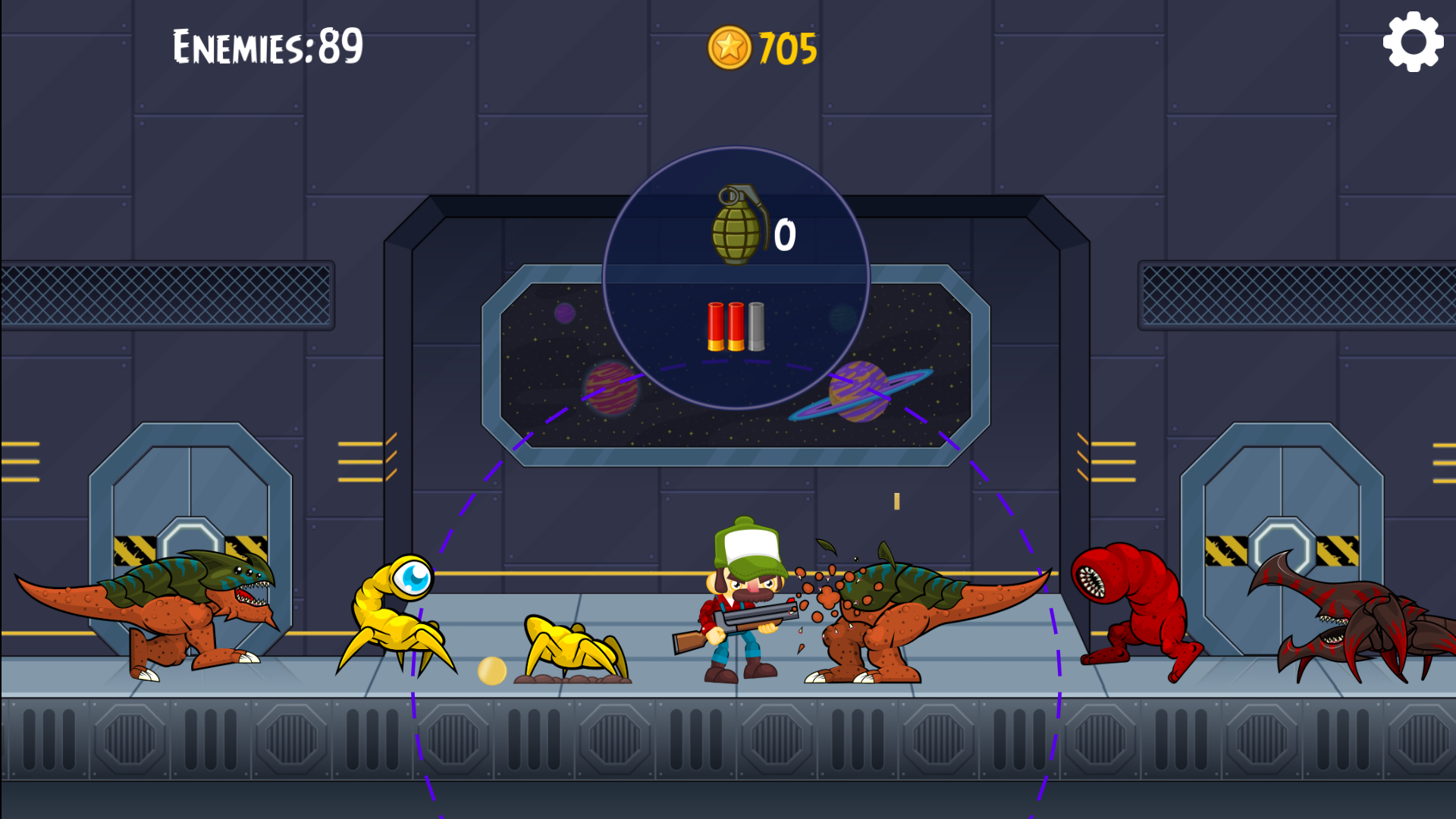Open the settings gear menu
The image size is (1456, 819).
[x=1414, y=42]
